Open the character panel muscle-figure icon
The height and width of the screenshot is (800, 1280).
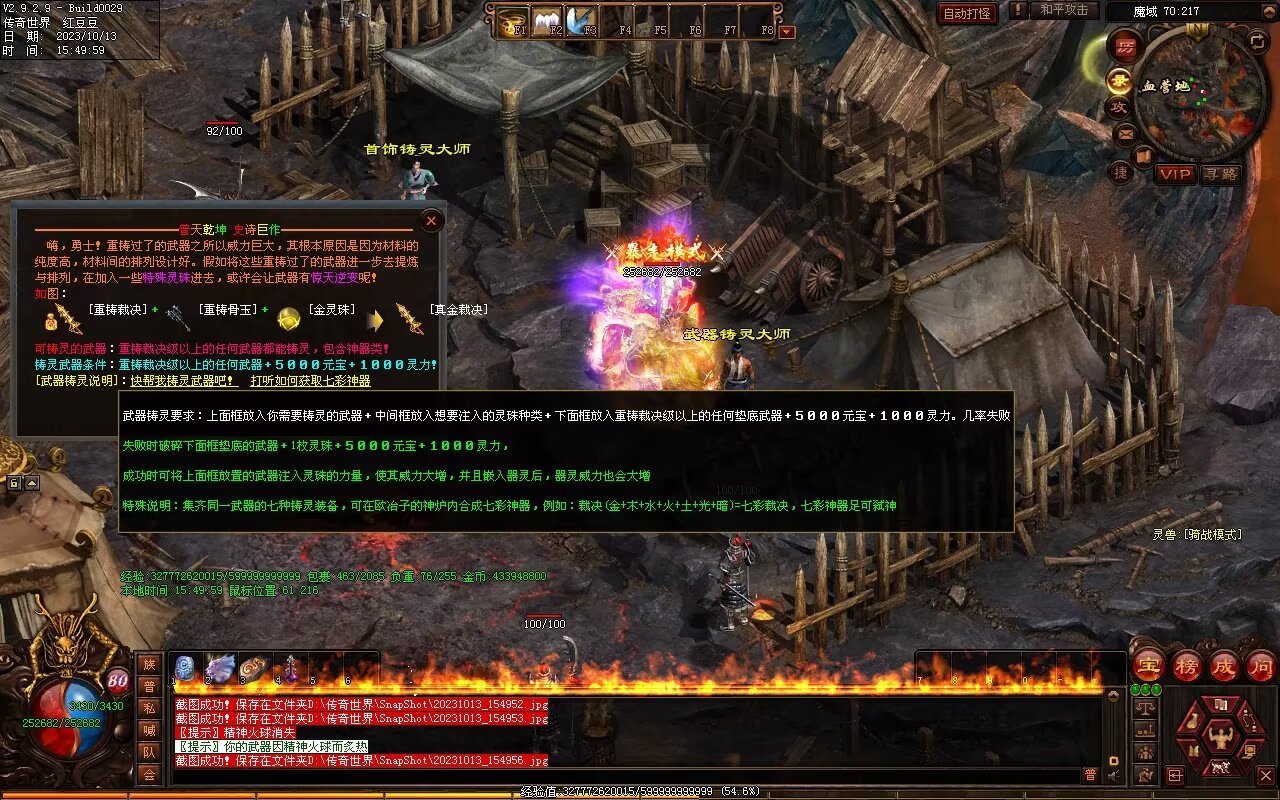(1219, 737)
